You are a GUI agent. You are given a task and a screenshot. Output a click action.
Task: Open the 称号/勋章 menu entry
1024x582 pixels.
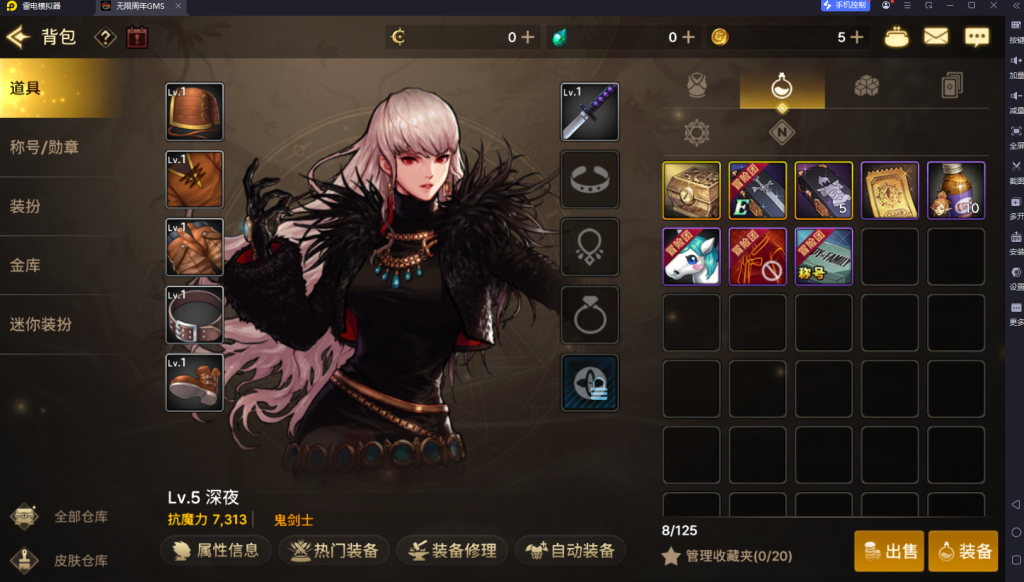(x=44, y=147)
